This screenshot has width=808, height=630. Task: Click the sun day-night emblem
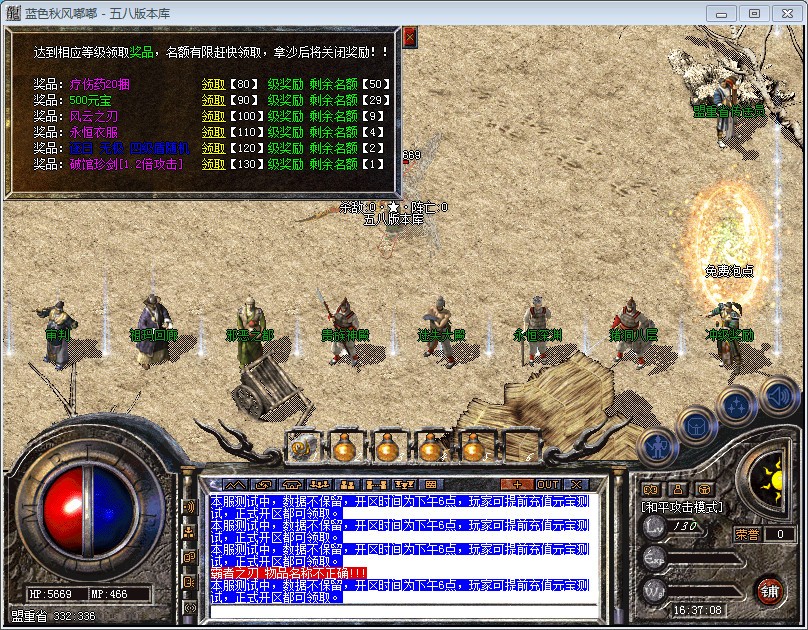point(772,478)
